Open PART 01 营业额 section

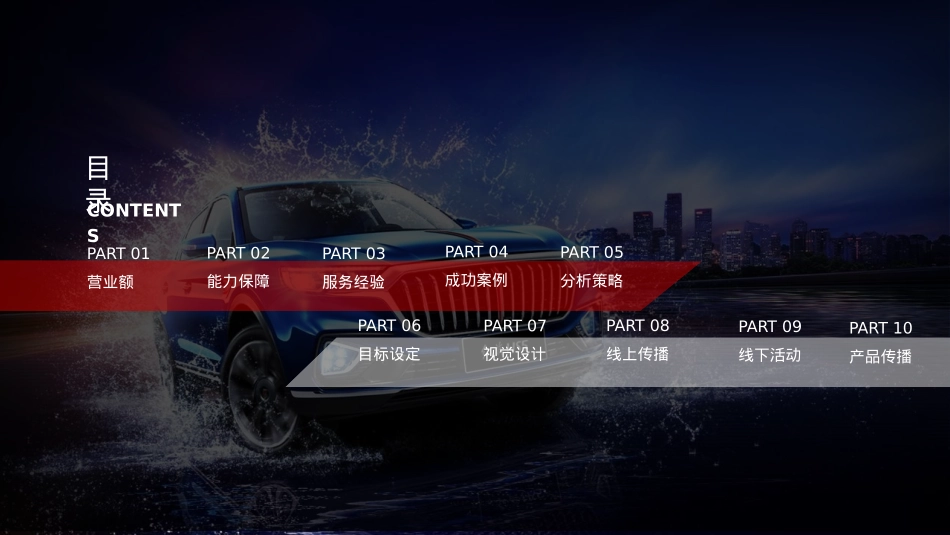click(x=110, y=282)
